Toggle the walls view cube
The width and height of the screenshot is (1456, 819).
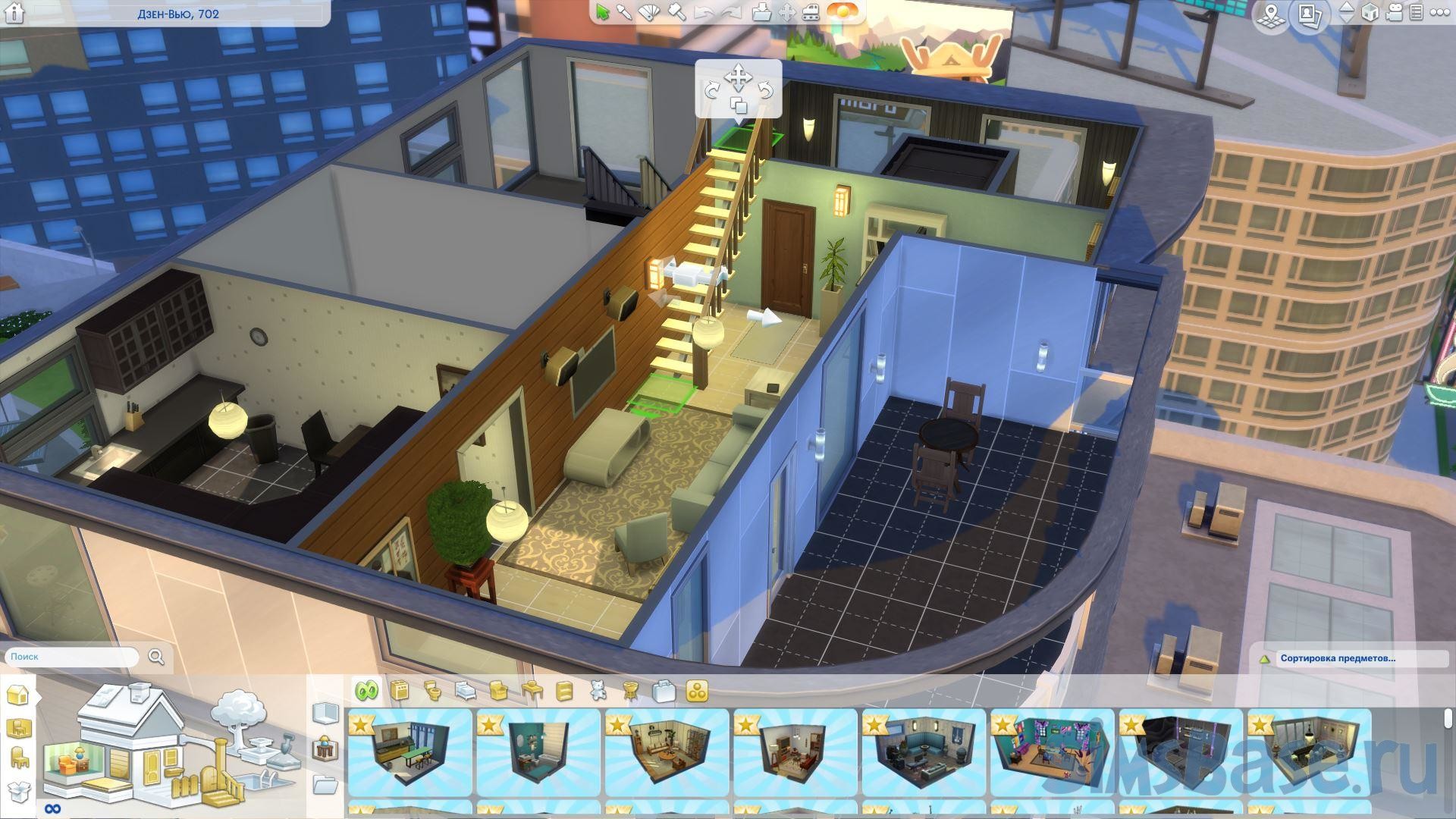pos(1370,13)
